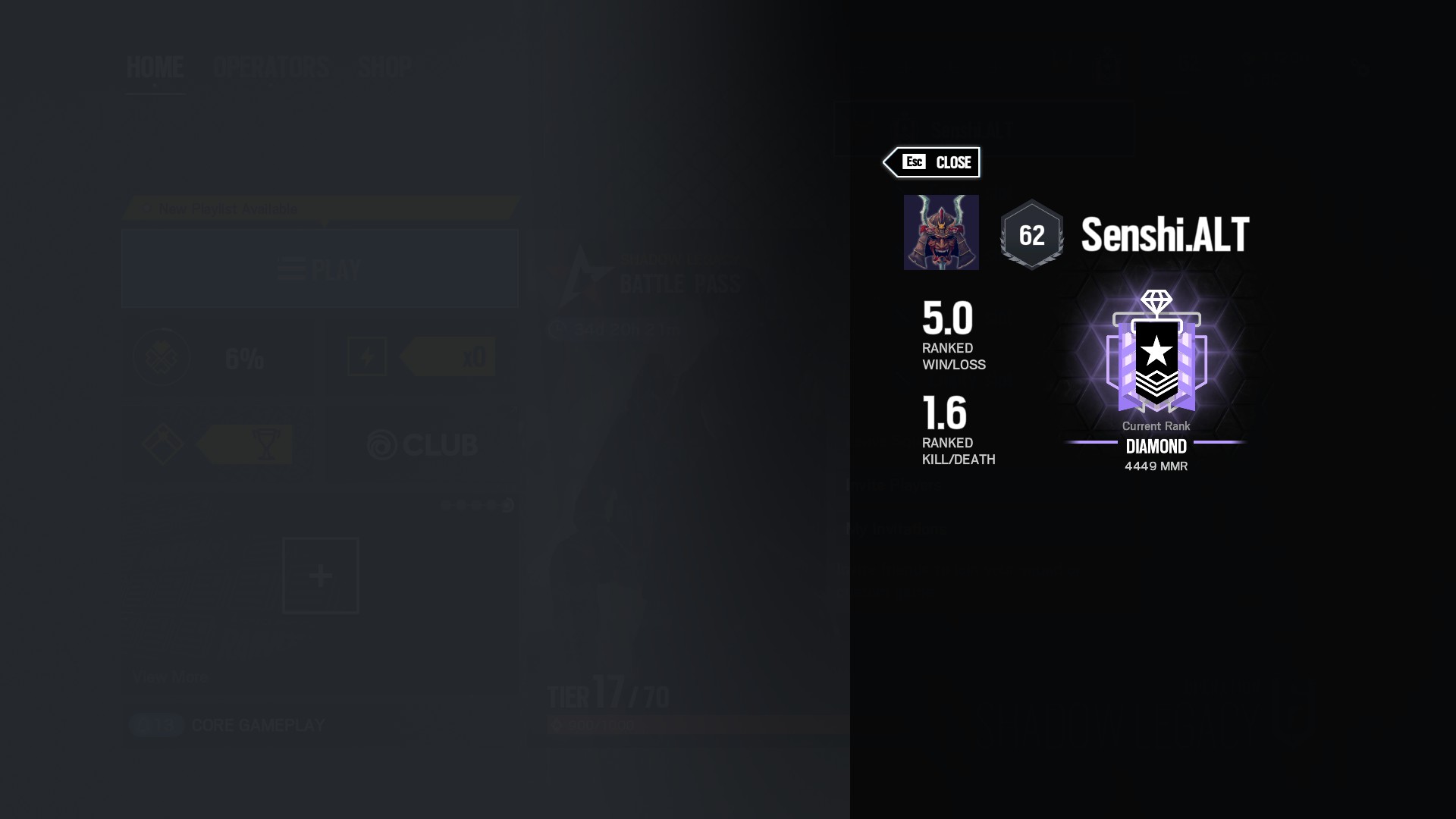Screen dimensions: 1456x819
Task: Select the last carousel page dot
Action: tap(508, 505)
